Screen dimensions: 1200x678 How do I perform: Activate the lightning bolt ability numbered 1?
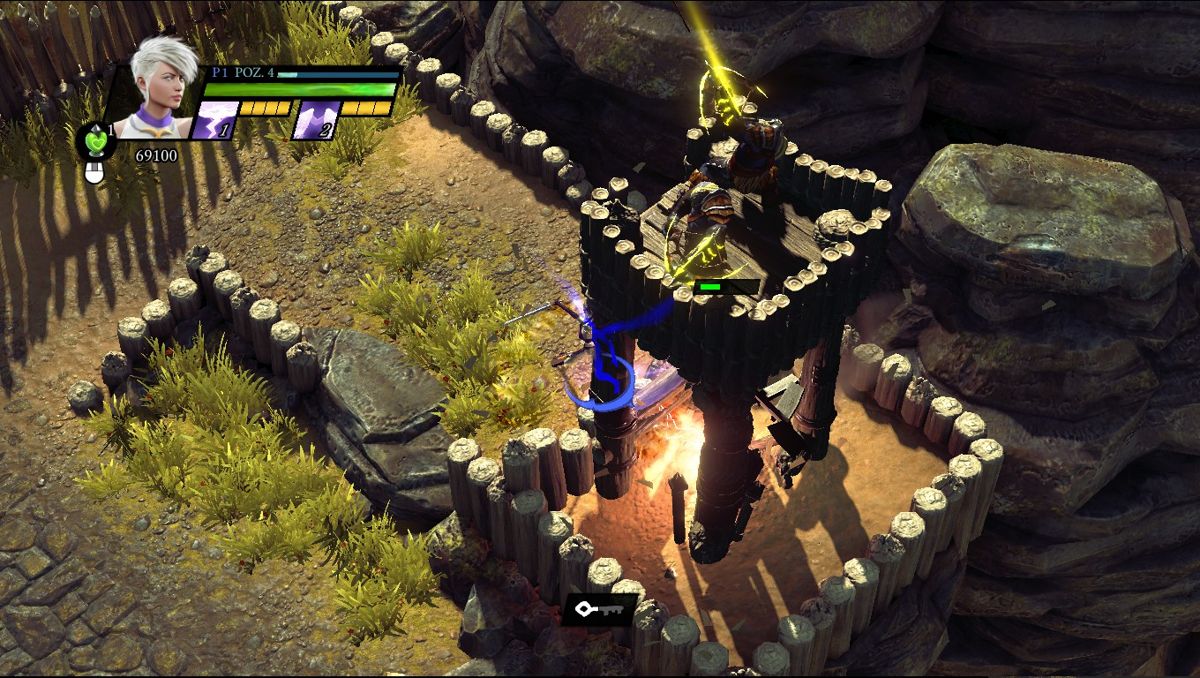(x=215, y=122)
